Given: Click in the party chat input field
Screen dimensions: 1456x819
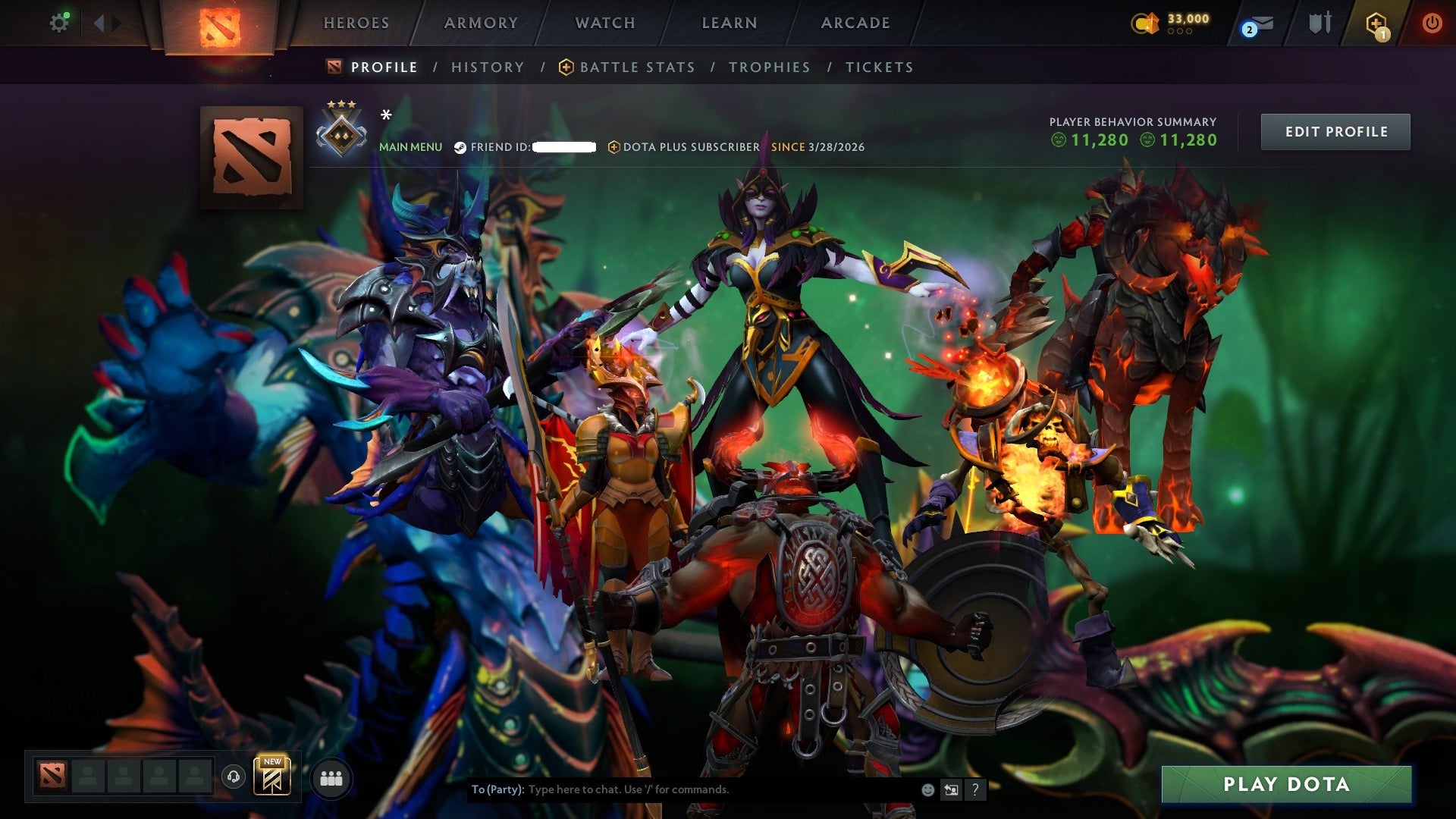Looking at the screenshot, I should 682,789.
